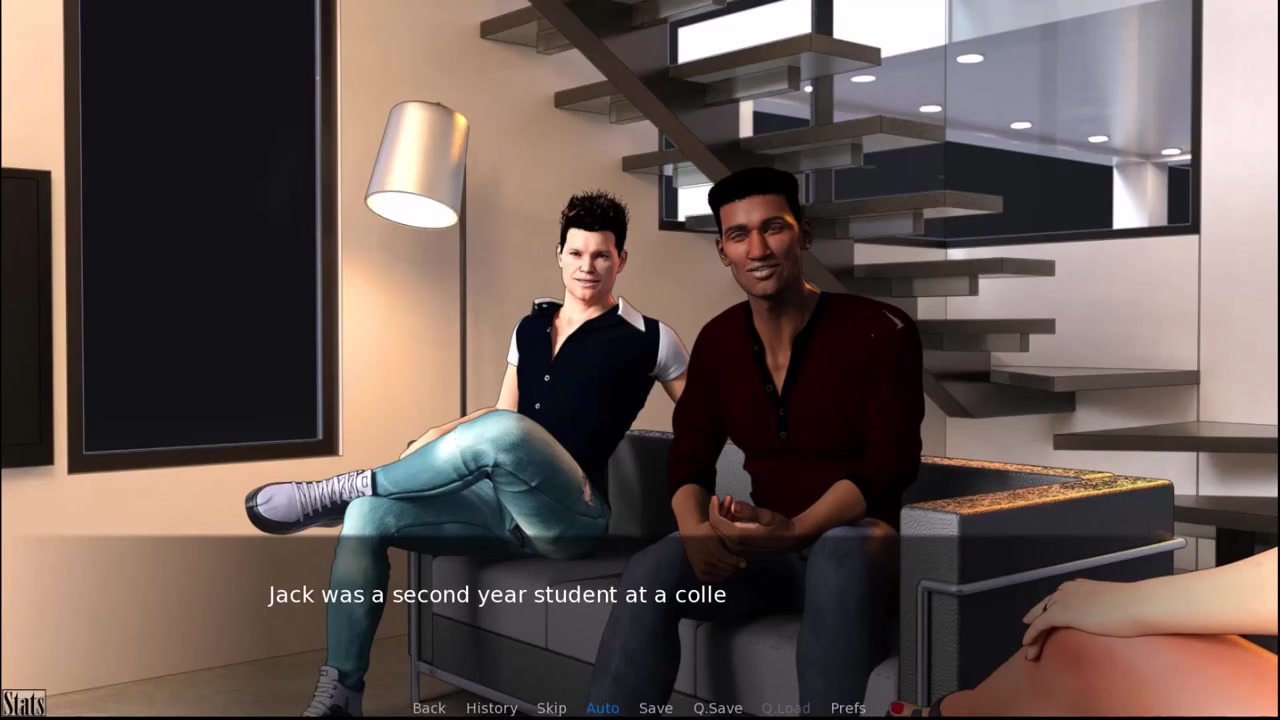The width and height of the screenshot is (1280, 720).
Task: Open the Prefs menu
Action: (848, 708)
